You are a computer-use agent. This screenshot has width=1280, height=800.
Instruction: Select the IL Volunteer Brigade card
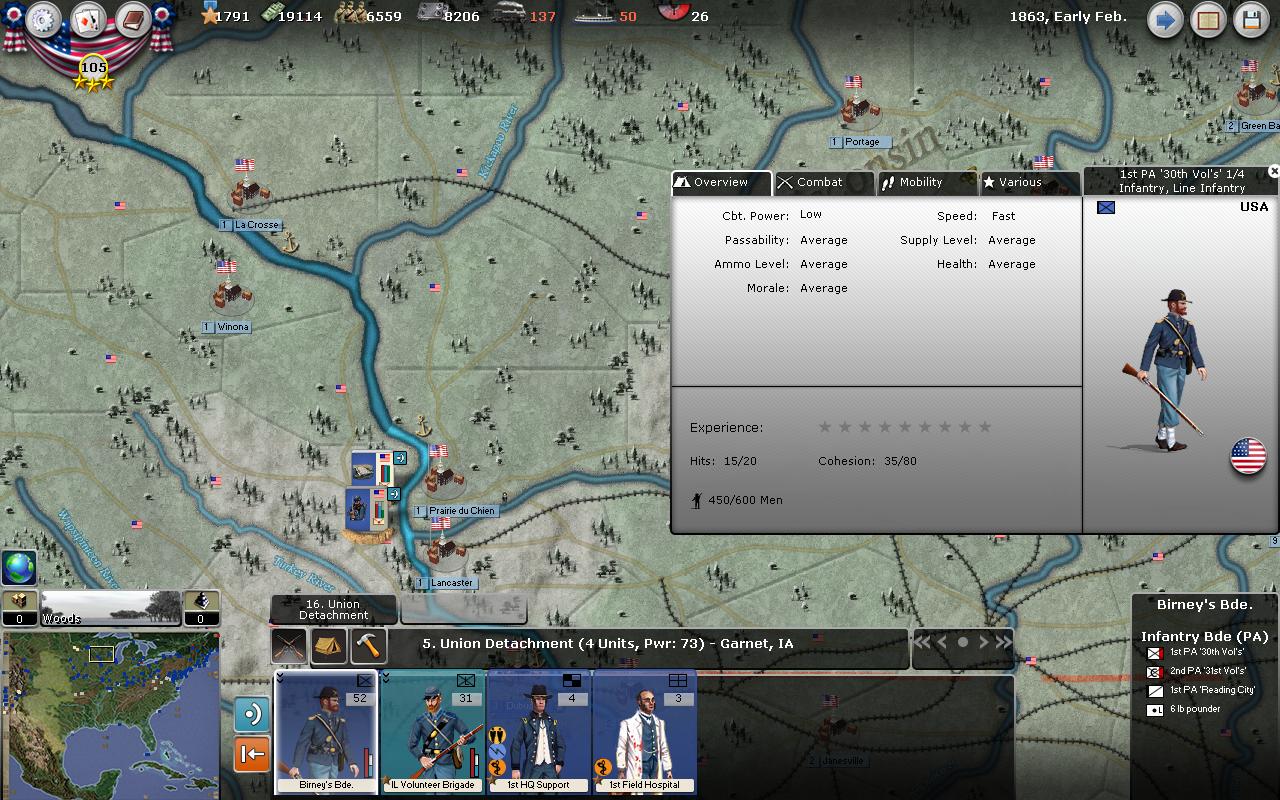(432, 732)
